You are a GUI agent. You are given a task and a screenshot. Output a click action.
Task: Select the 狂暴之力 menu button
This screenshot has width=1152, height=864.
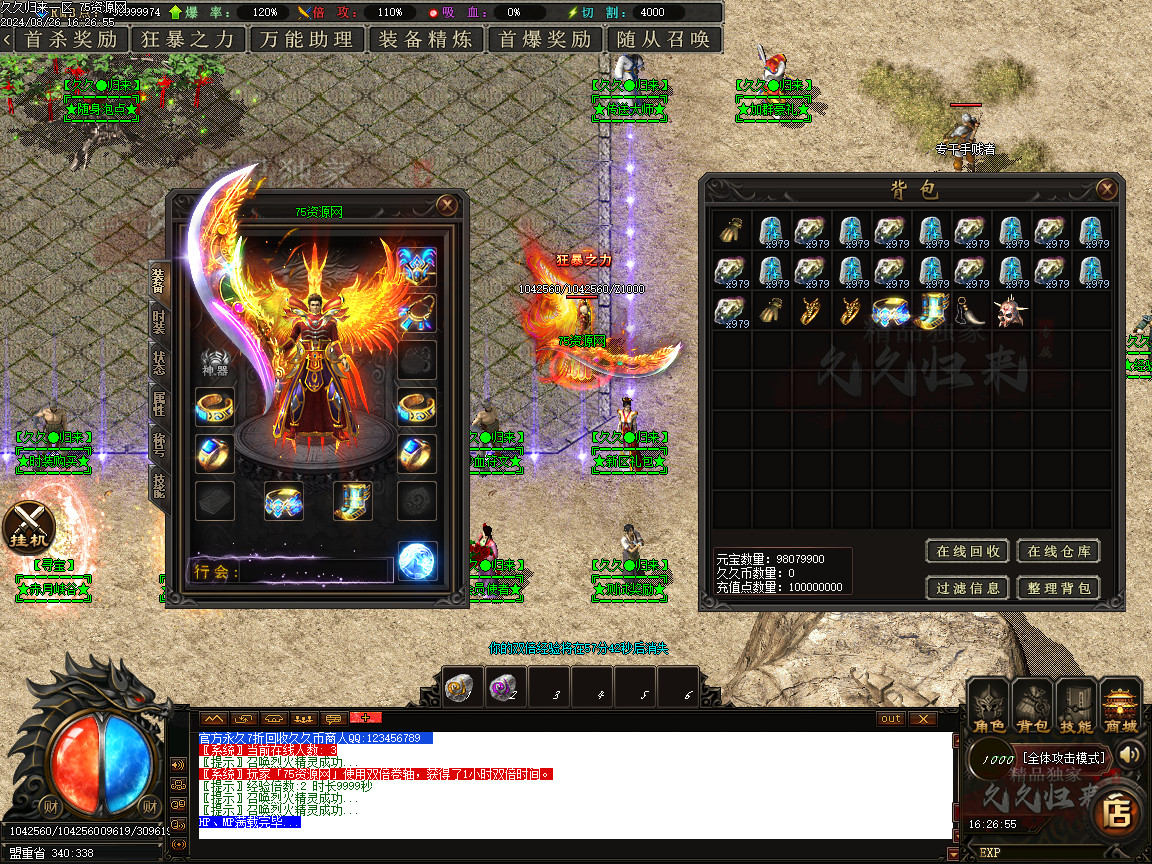click(x=188, y=40)
